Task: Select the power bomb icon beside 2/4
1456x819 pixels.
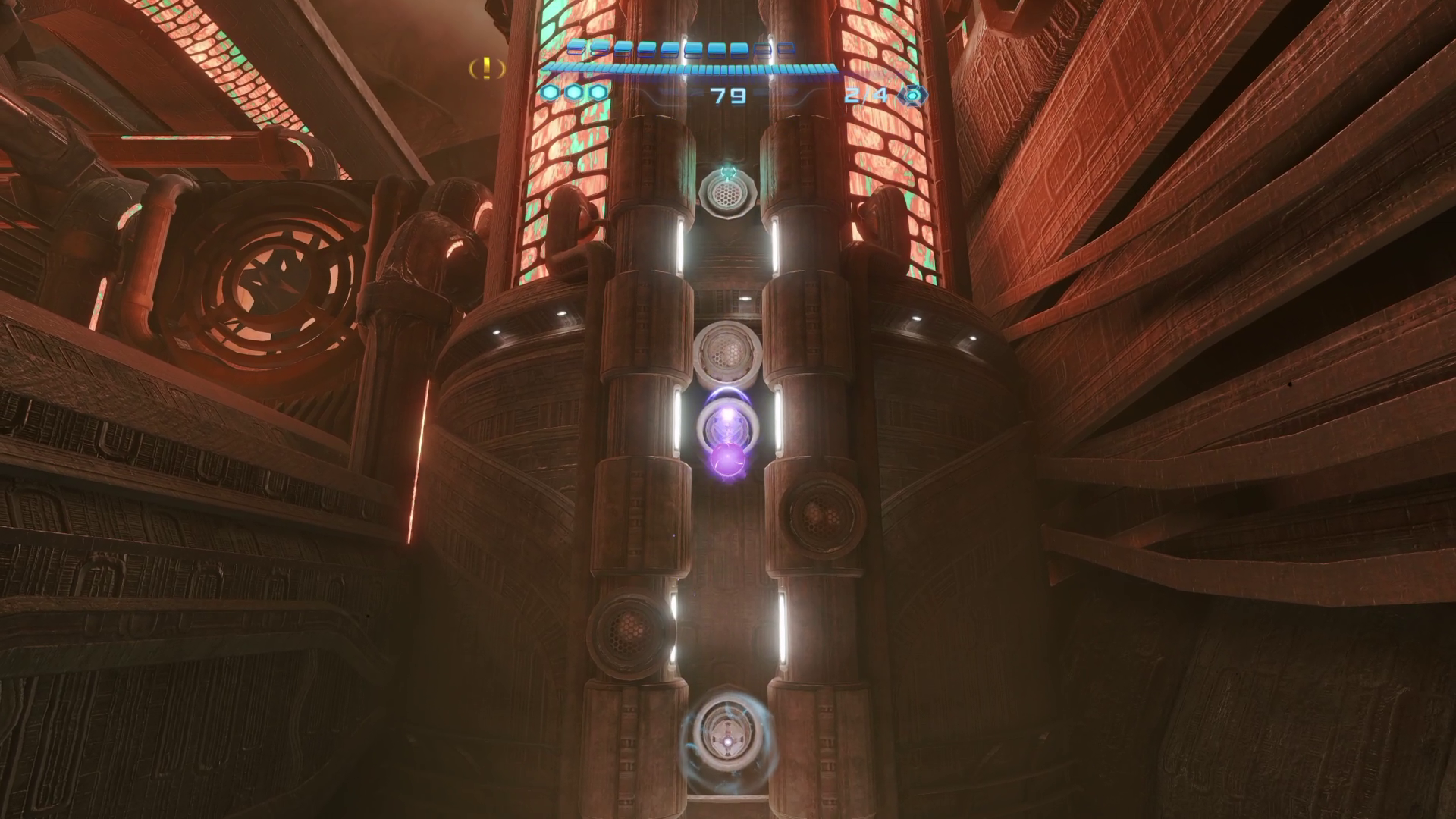Action: pos(913,96)
